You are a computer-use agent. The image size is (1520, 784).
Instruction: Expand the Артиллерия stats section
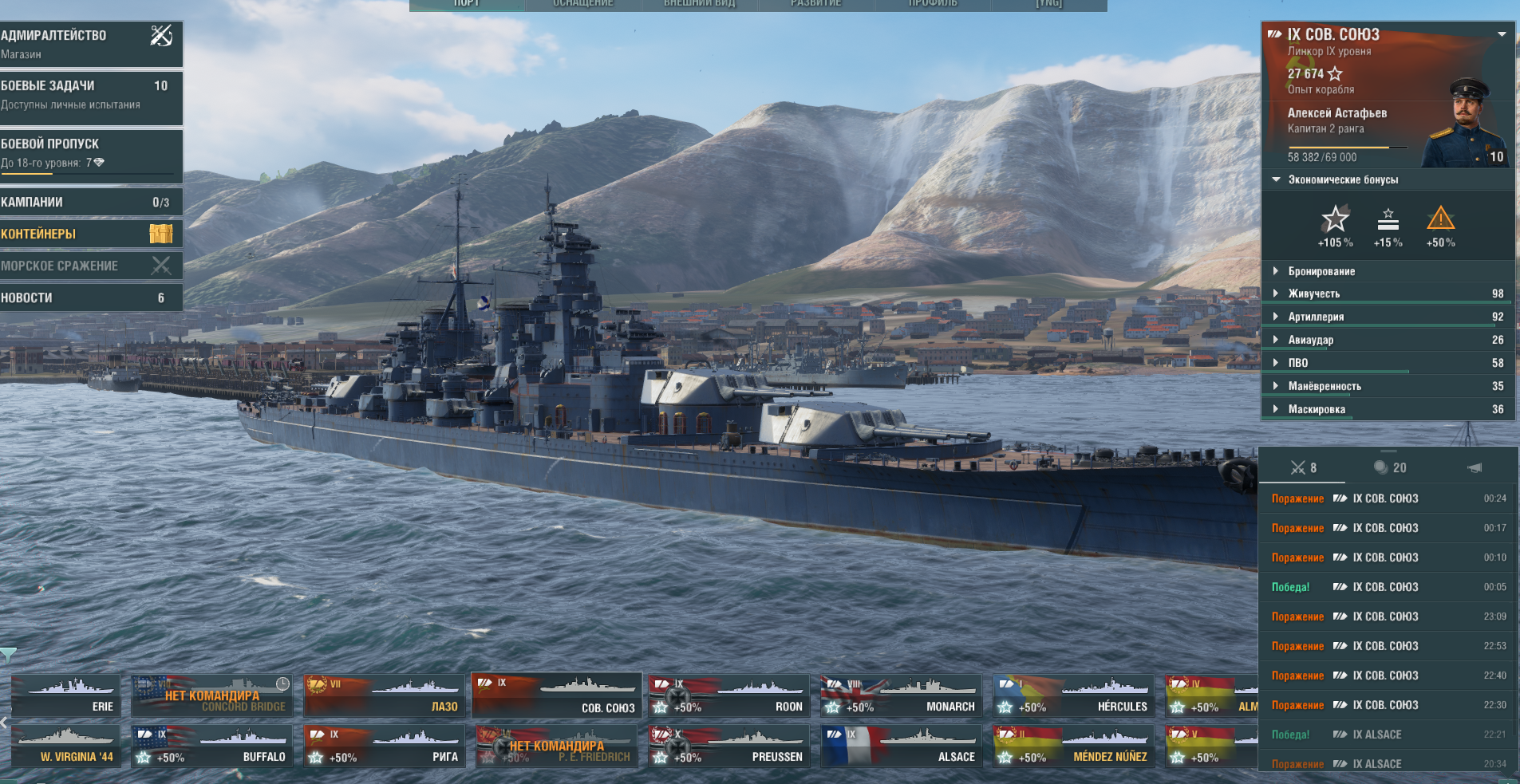[1316, 317]
